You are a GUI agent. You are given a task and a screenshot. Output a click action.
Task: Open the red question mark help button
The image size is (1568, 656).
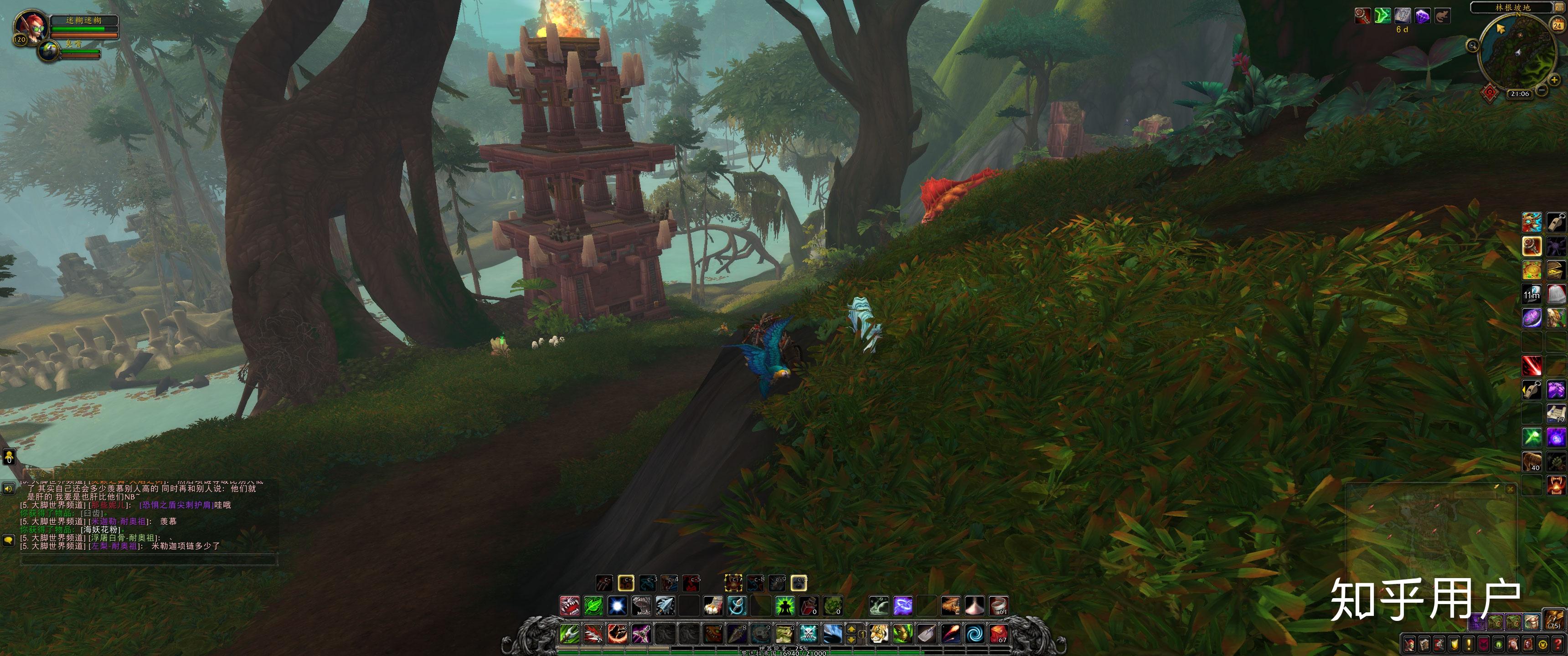coord(1557,644)
